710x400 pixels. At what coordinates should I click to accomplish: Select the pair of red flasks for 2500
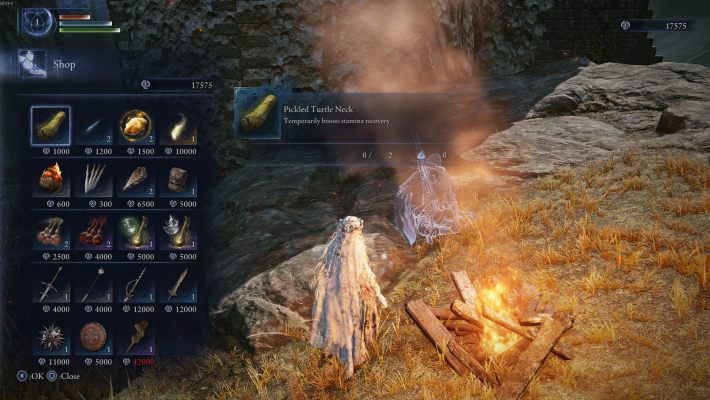(50, 231)
